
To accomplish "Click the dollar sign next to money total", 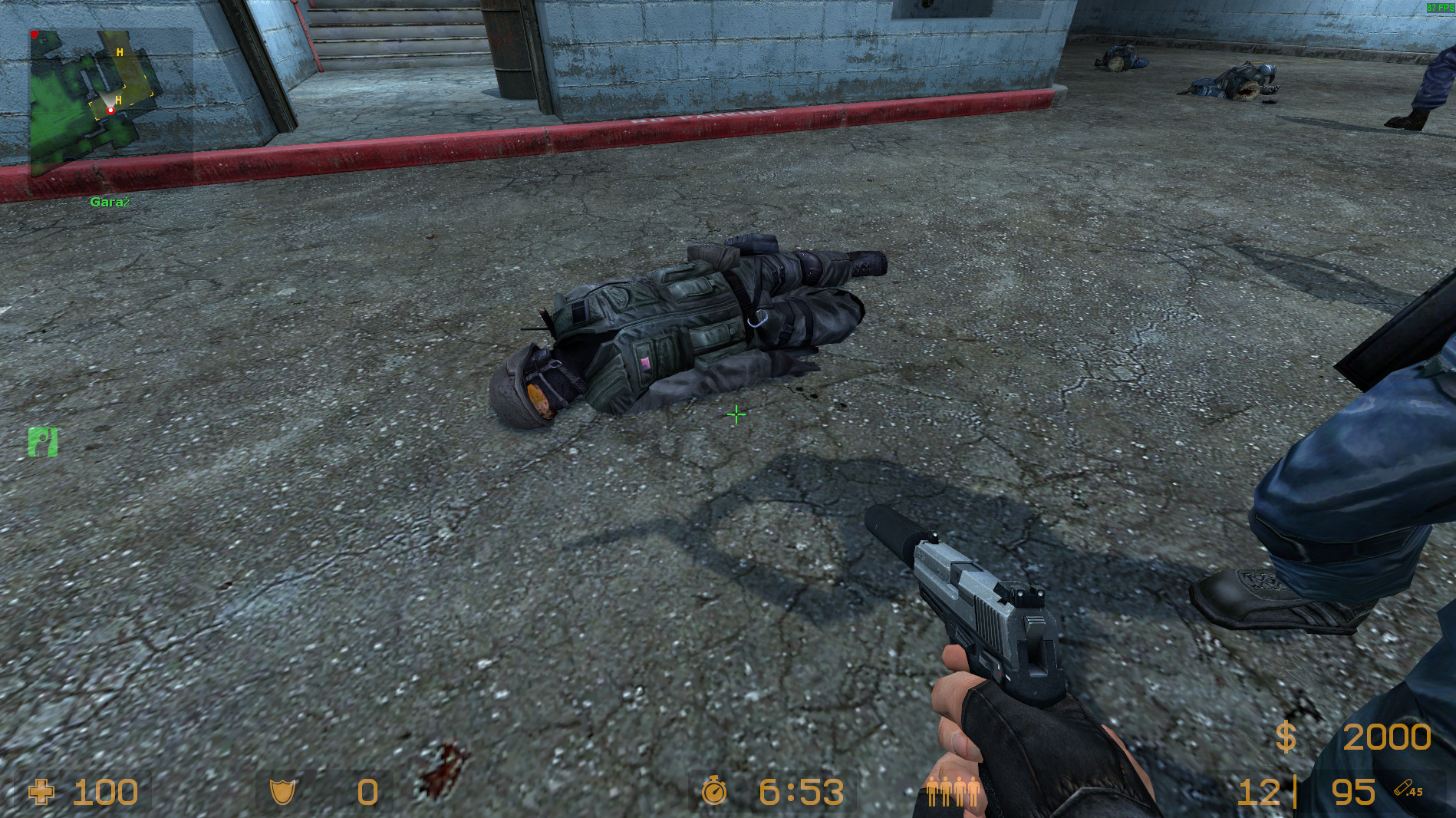I will click(1286, 737).
